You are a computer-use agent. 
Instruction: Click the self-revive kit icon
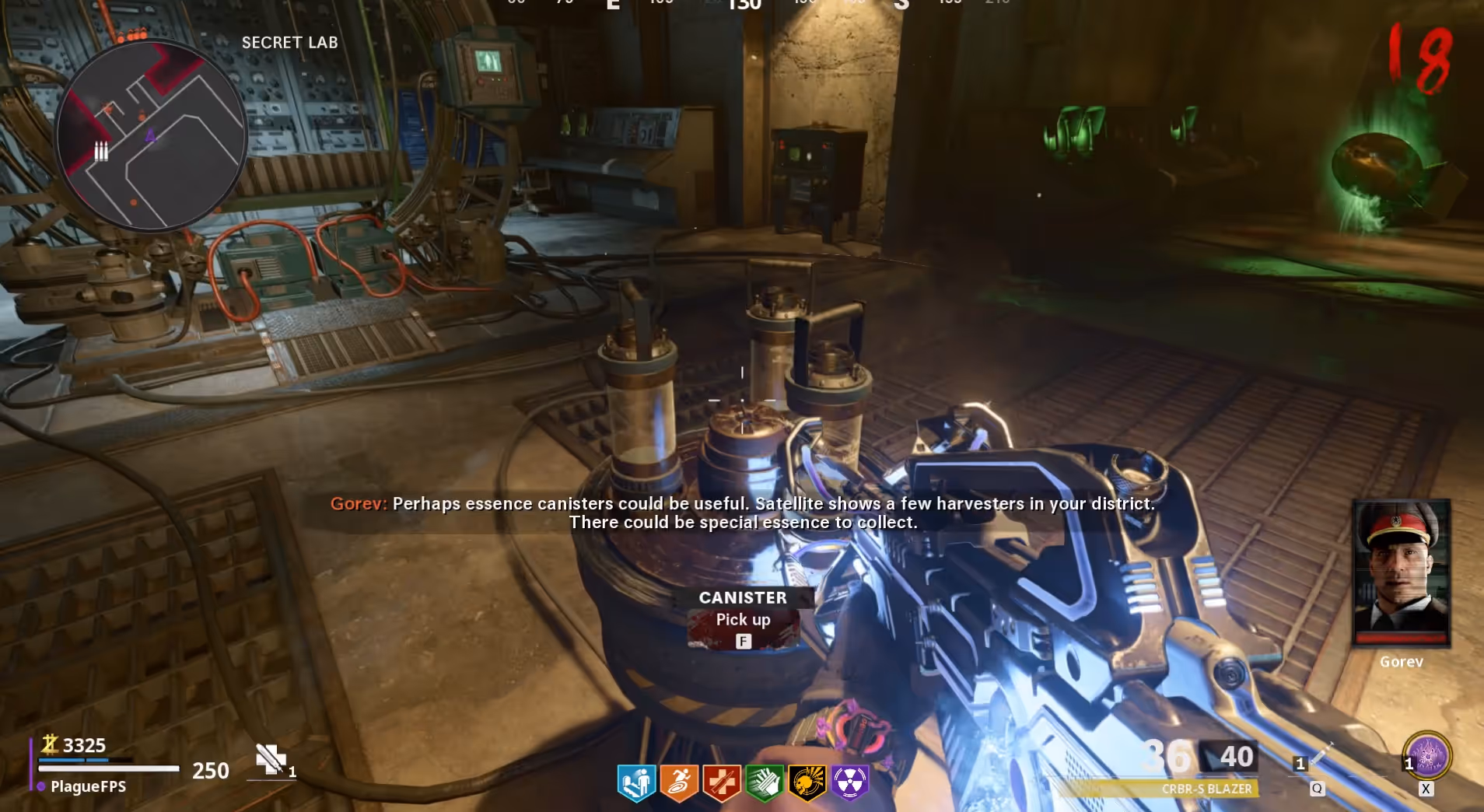[271, 759]
